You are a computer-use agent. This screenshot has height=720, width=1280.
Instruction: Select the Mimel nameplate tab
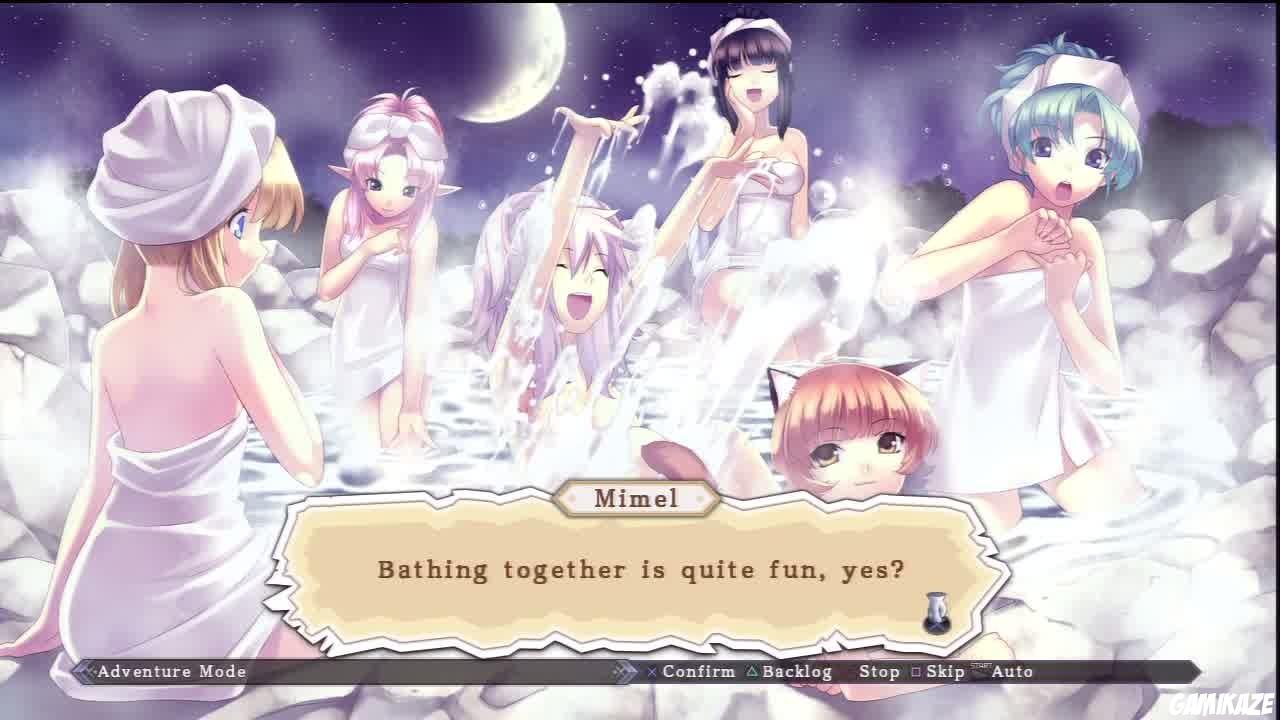[640, 499]
